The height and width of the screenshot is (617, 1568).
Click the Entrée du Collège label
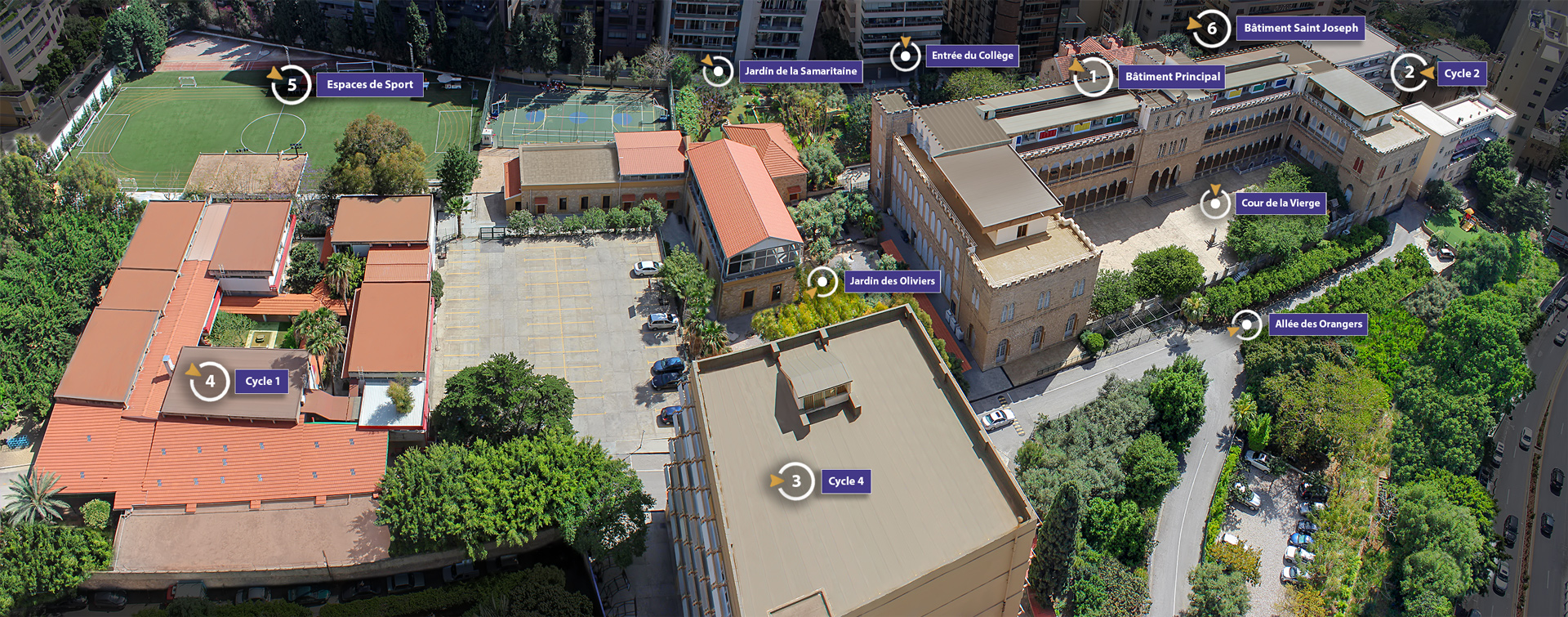(972, 56)
